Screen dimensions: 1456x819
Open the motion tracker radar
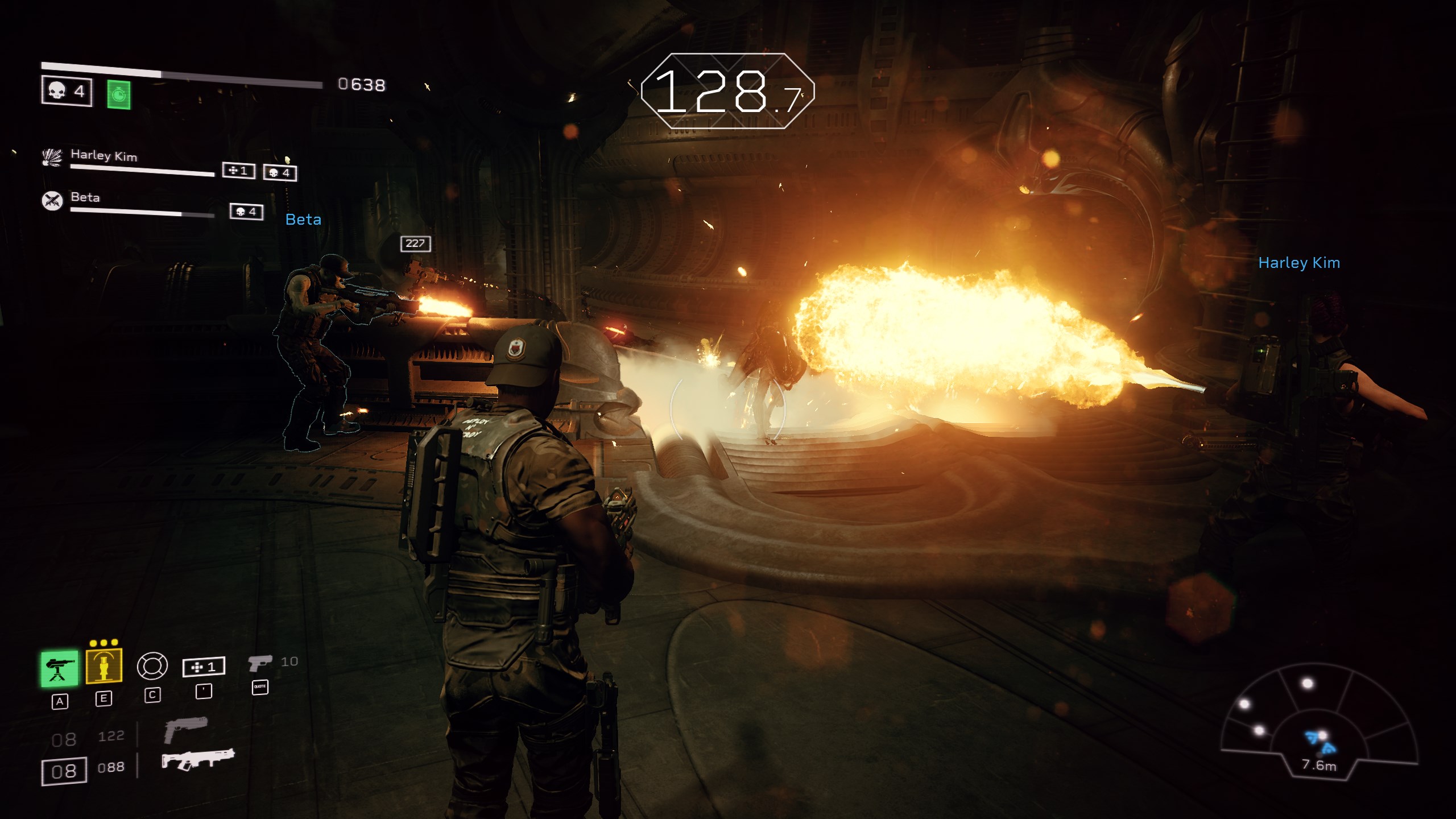click(1318, 722)
